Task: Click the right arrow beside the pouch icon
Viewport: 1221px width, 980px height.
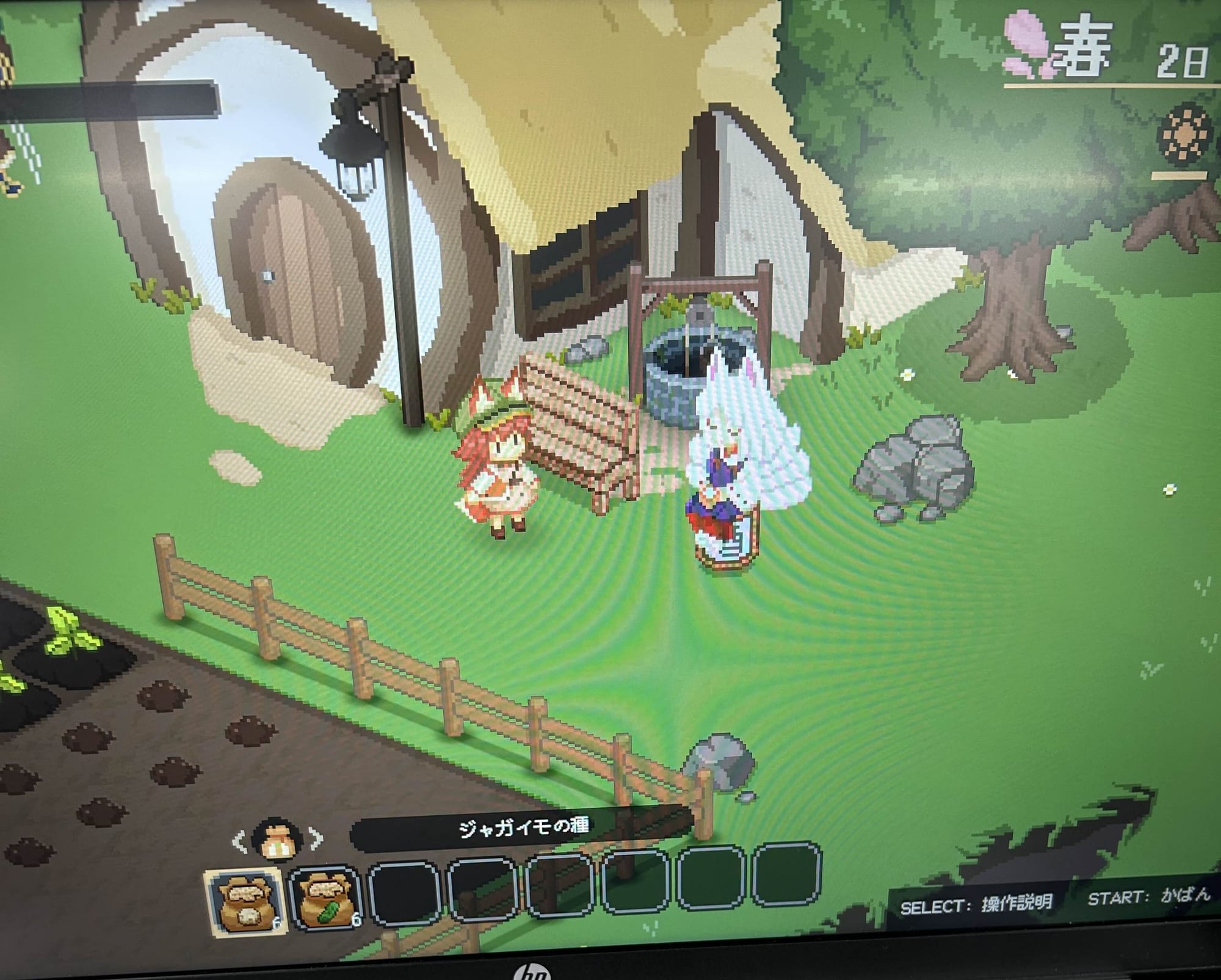Action: [317, 840]
